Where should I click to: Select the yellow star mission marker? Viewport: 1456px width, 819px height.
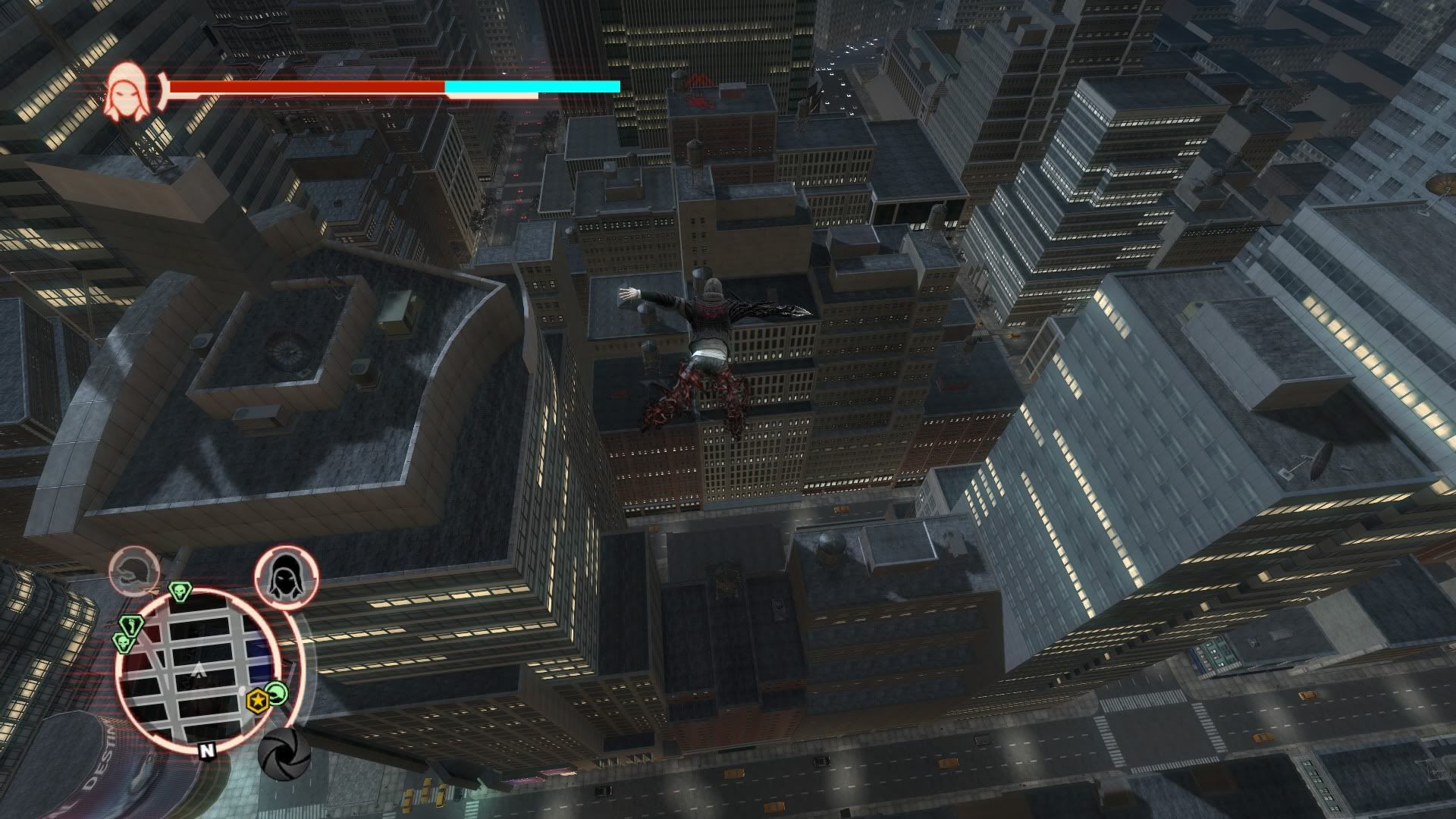coord(259,701)
